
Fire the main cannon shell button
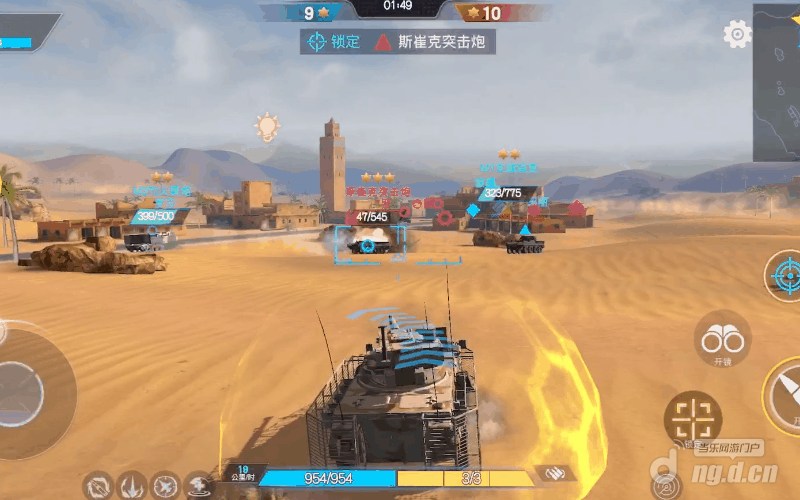[785, 395]
